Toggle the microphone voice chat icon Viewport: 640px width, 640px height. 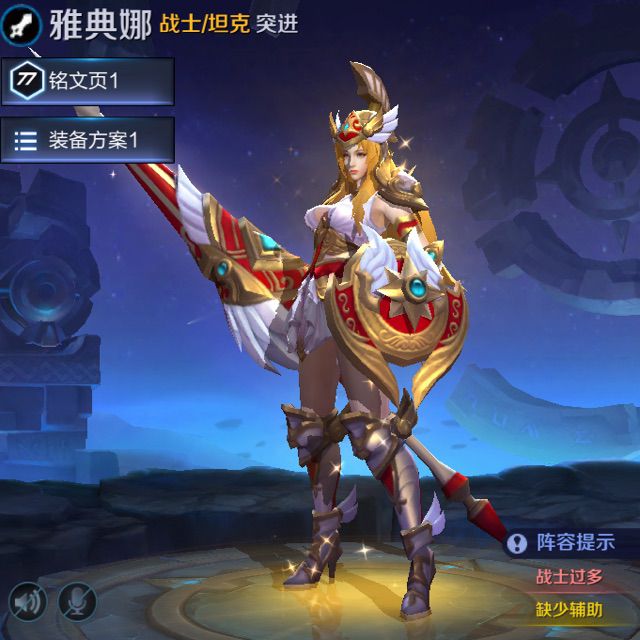point(75,601)
